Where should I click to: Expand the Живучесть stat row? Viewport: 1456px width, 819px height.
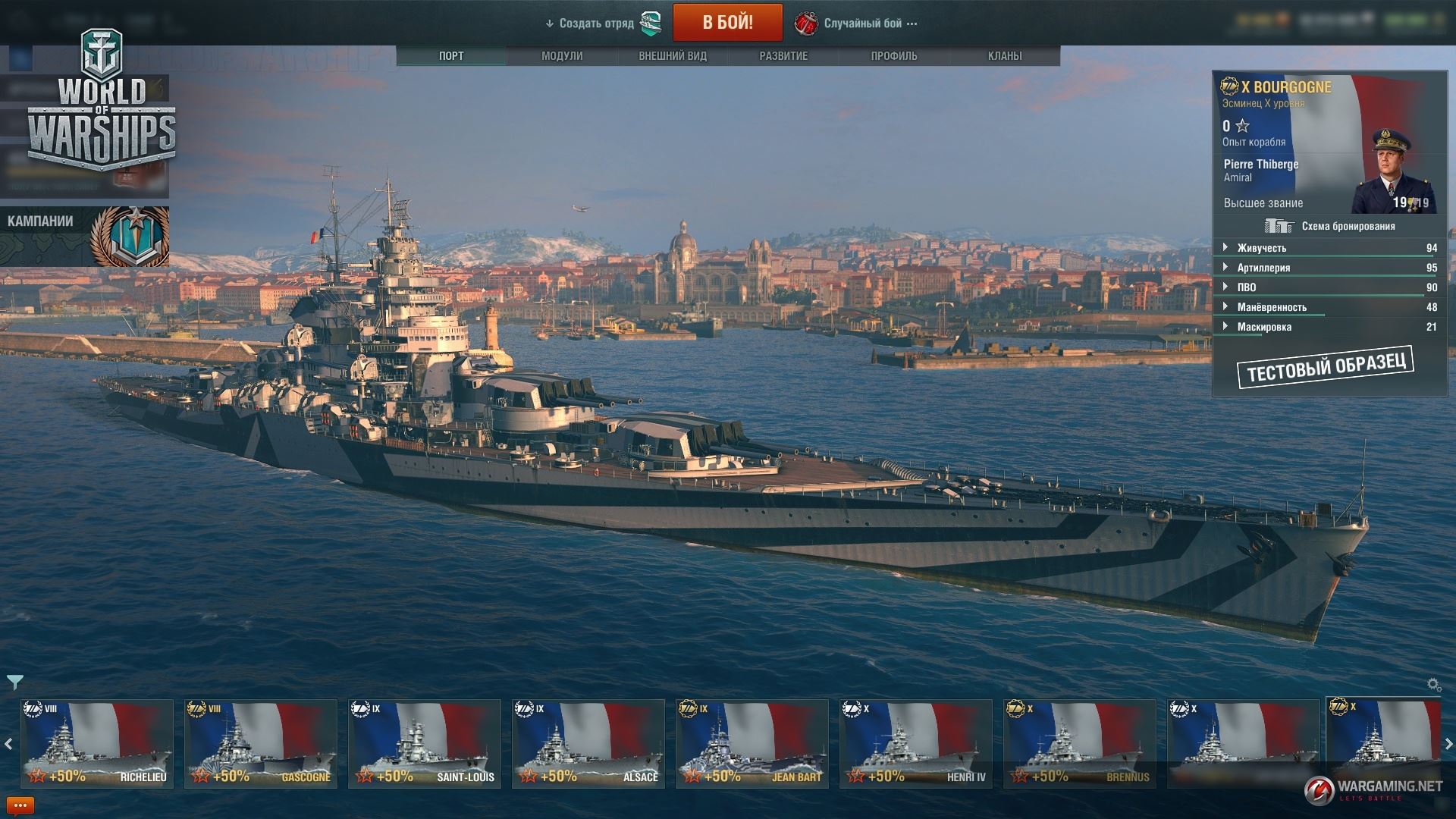coord(1262,248)
